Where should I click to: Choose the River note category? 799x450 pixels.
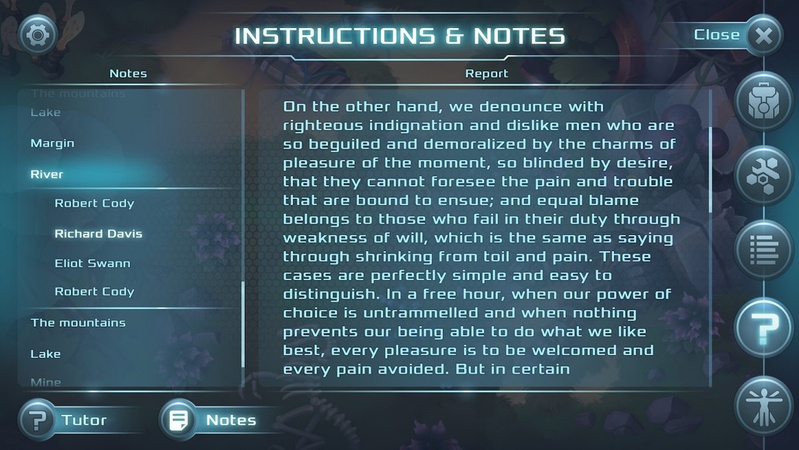(47, 174)
